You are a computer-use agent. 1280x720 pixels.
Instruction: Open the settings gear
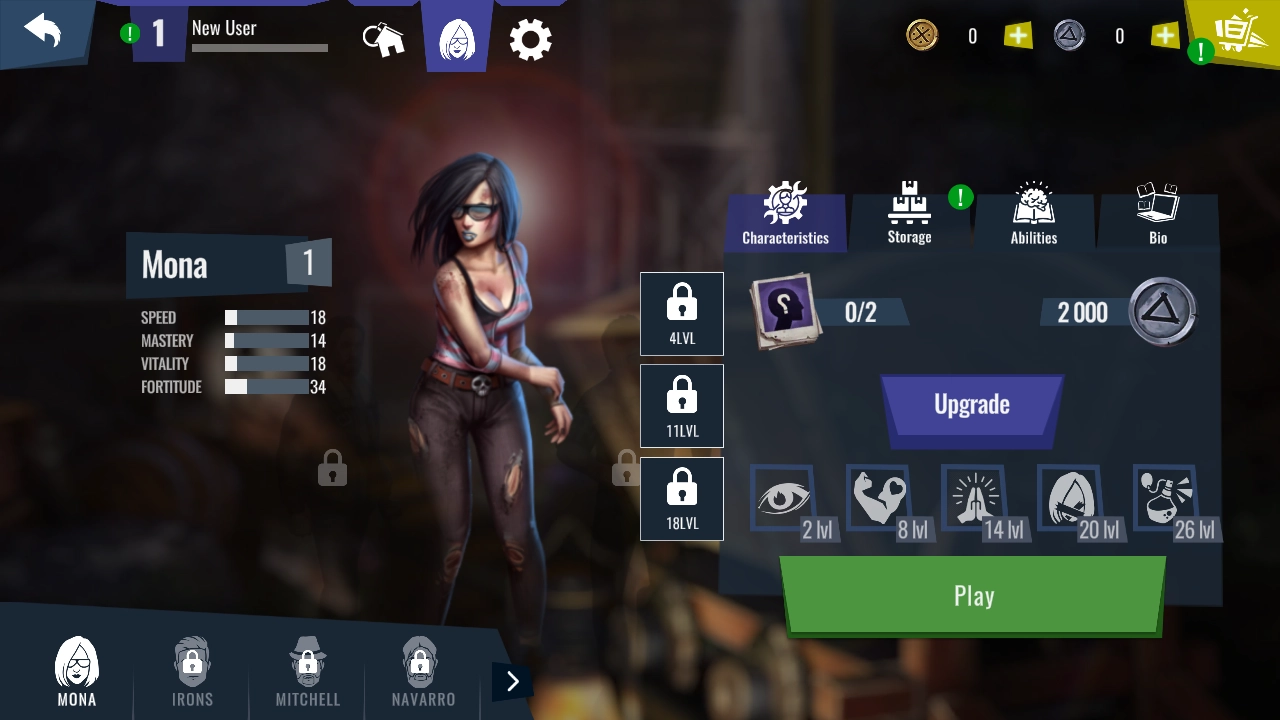530,40
